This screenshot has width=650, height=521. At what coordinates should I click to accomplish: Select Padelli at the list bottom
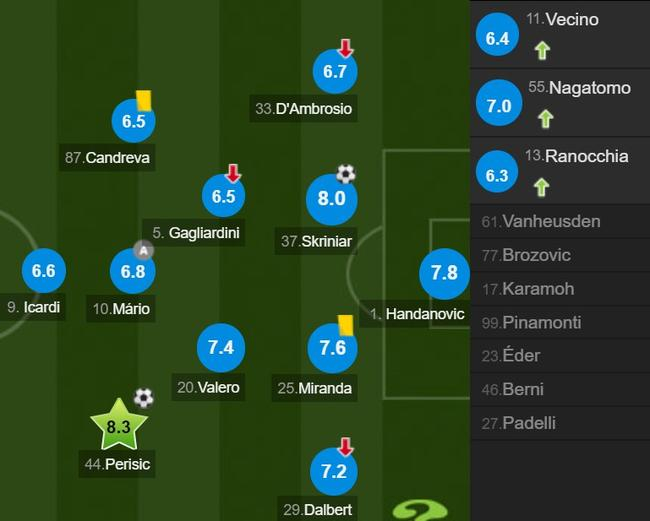tap(560, 423)
